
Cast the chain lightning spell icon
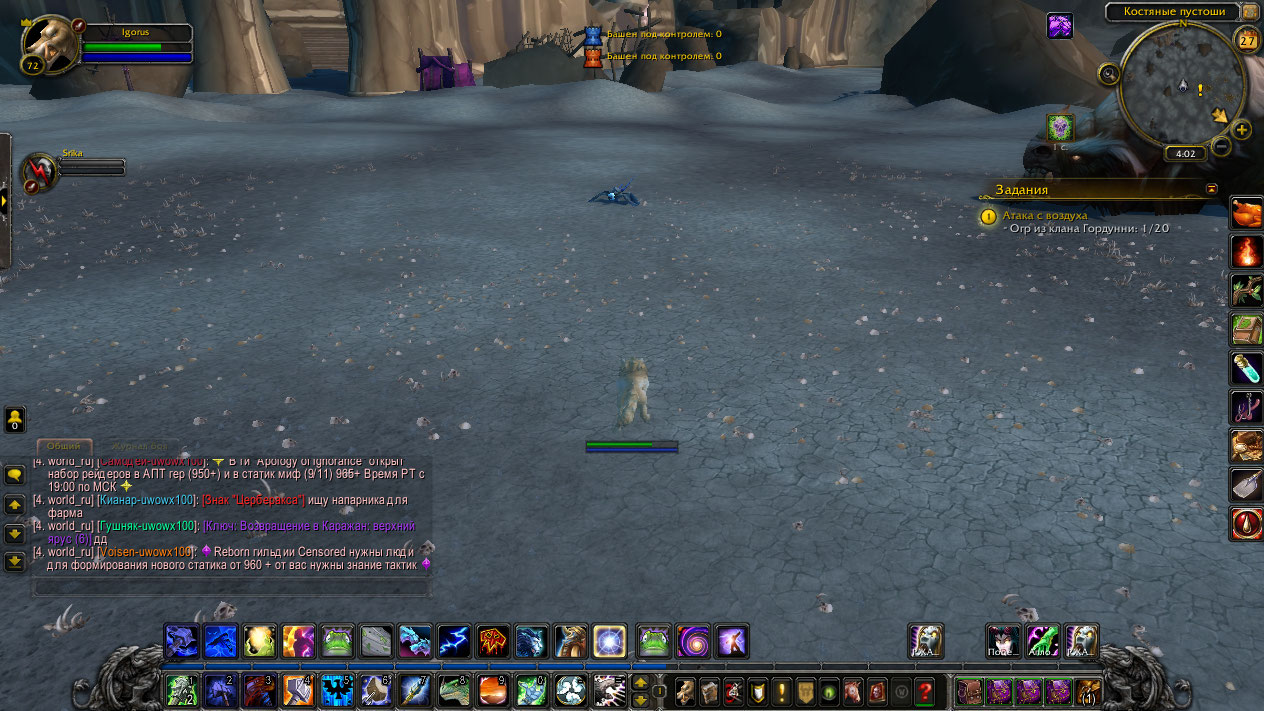click(455, 640)
